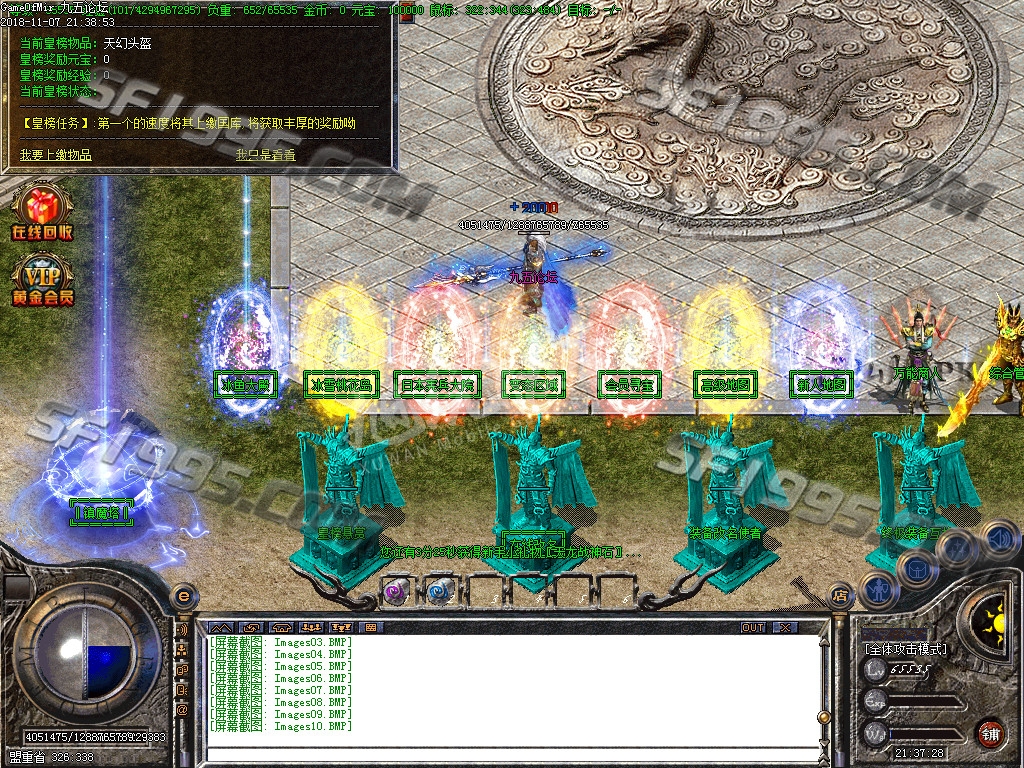Image resolution: width=1024 pixels, height=768 pixels.
Task: Click the @ icon beside the chat
Action: pyautogui.click(x=182, y=709)
